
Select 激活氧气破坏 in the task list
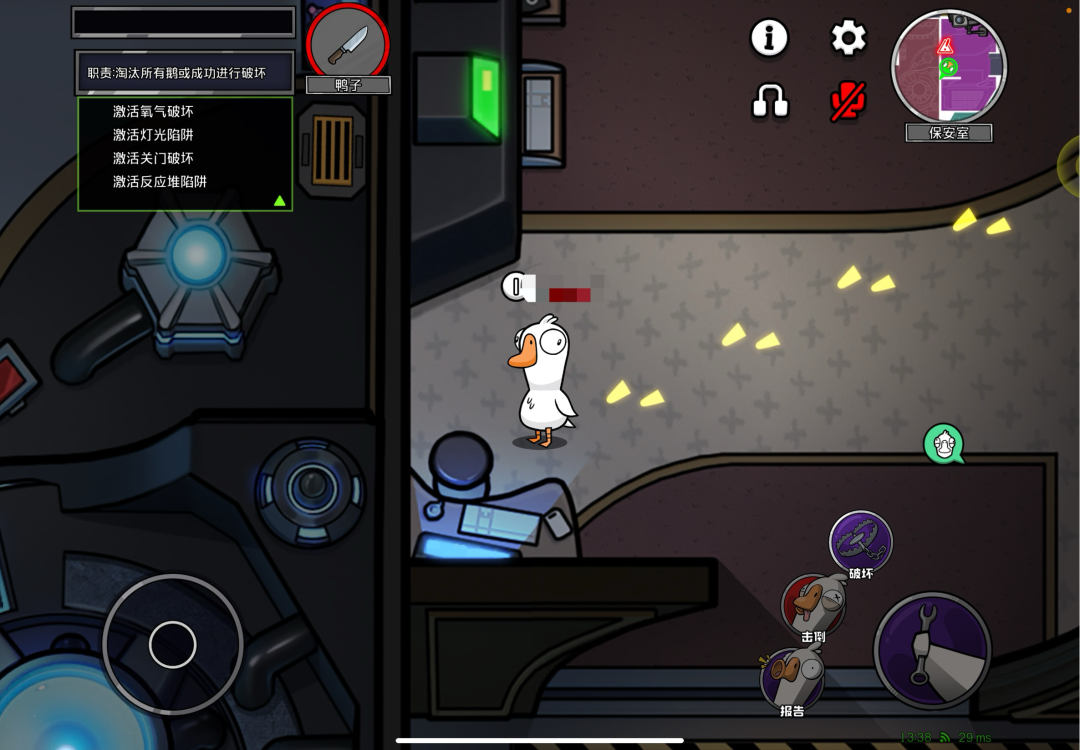coord(153,111)
